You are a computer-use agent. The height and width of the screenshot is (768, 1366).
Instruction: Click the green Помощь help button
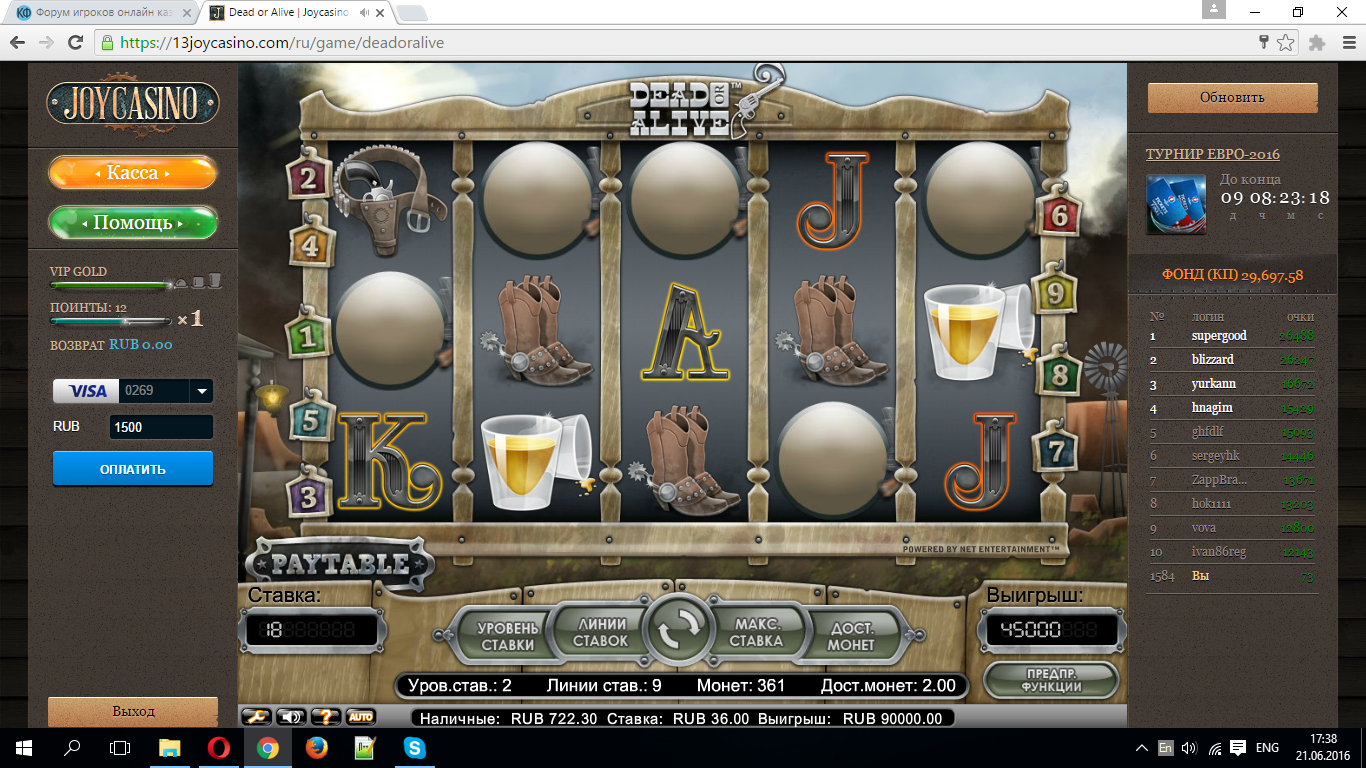(x=133, y=223)
